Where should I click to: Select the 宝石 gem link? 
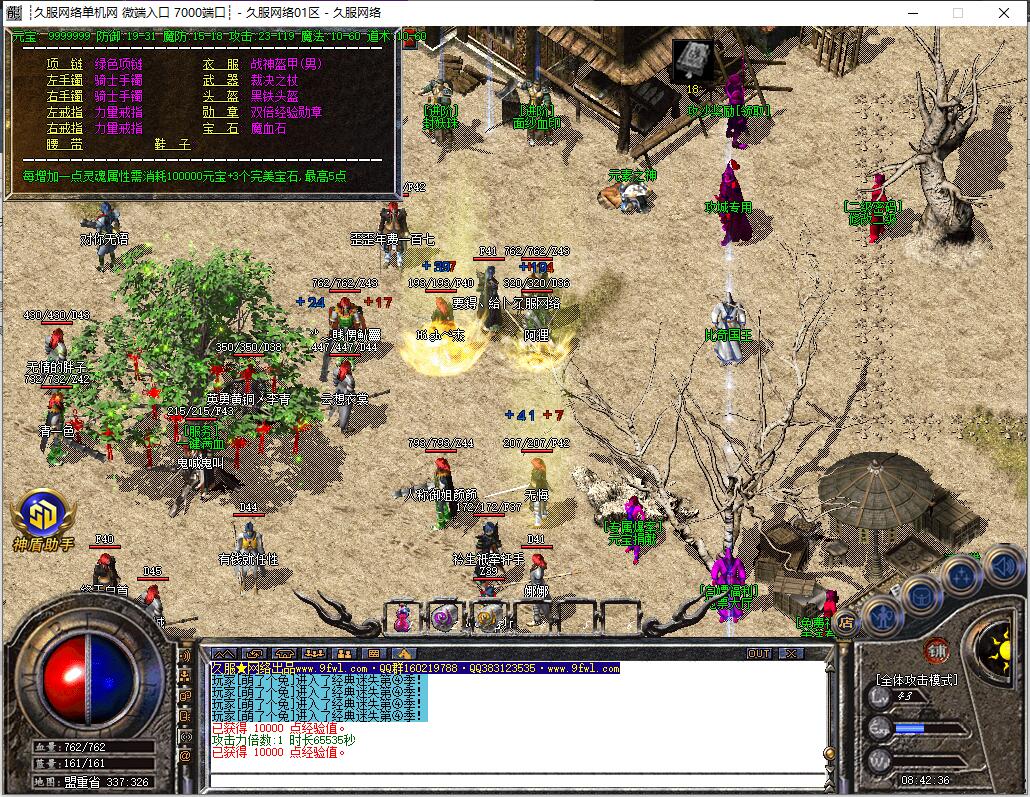click(x=221, y=128)
